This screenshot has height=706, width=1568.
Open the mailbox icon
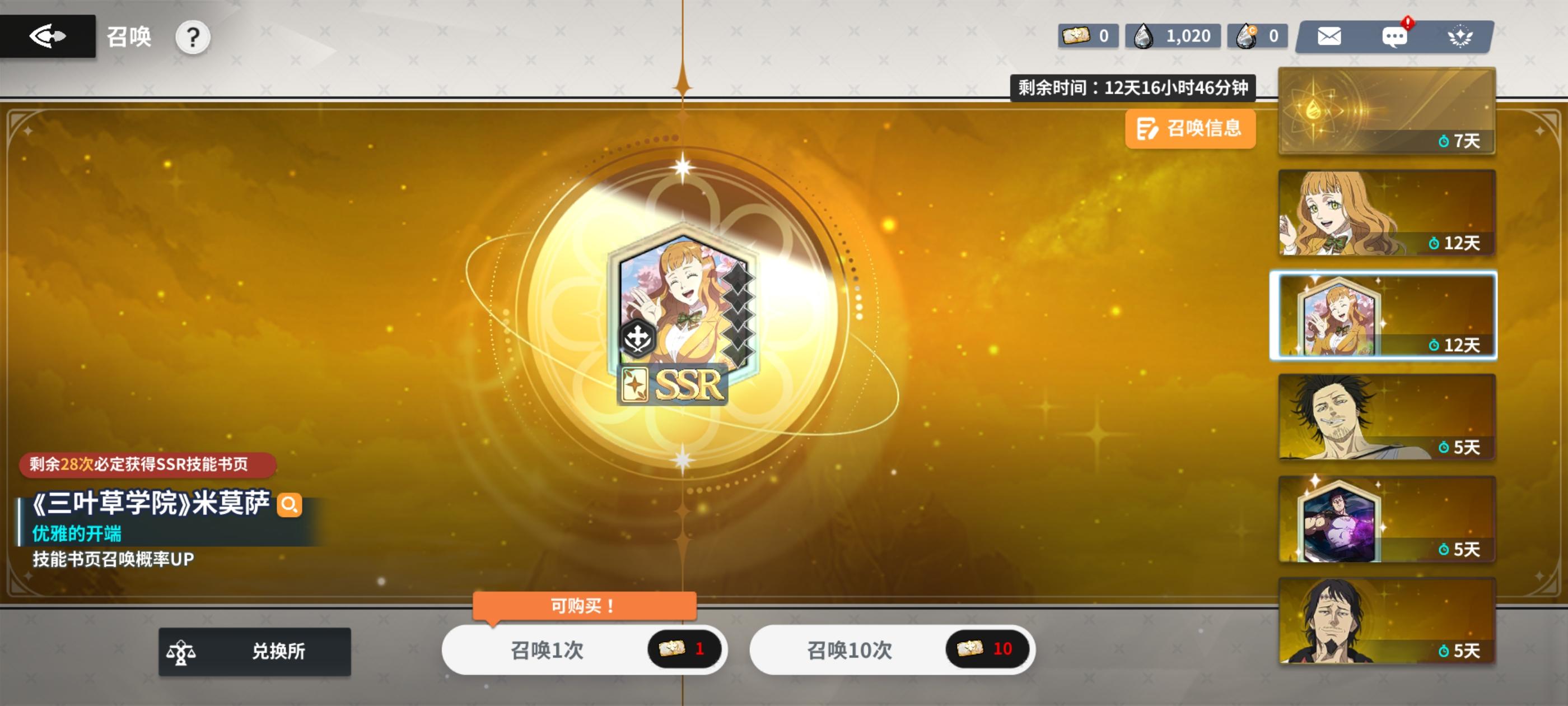pyautogui.click(x=1329, y=36)
